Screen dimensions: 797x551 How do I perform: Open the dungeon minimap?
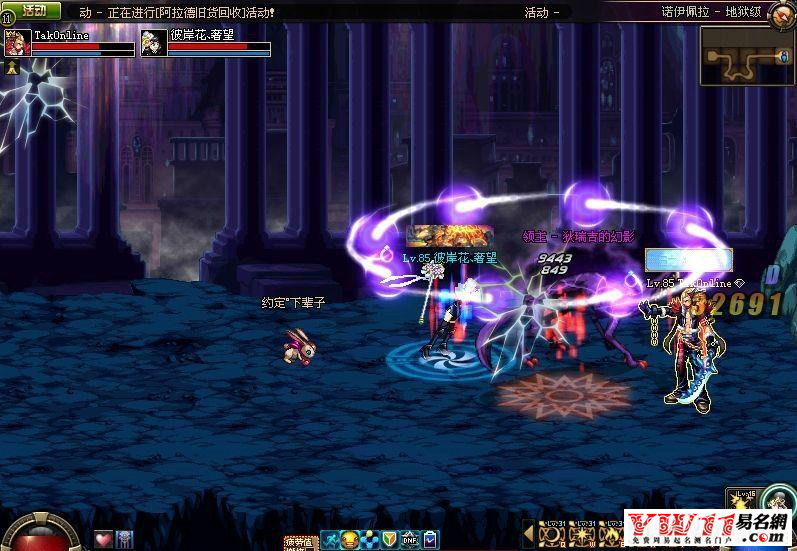click(x=743, y=57)
